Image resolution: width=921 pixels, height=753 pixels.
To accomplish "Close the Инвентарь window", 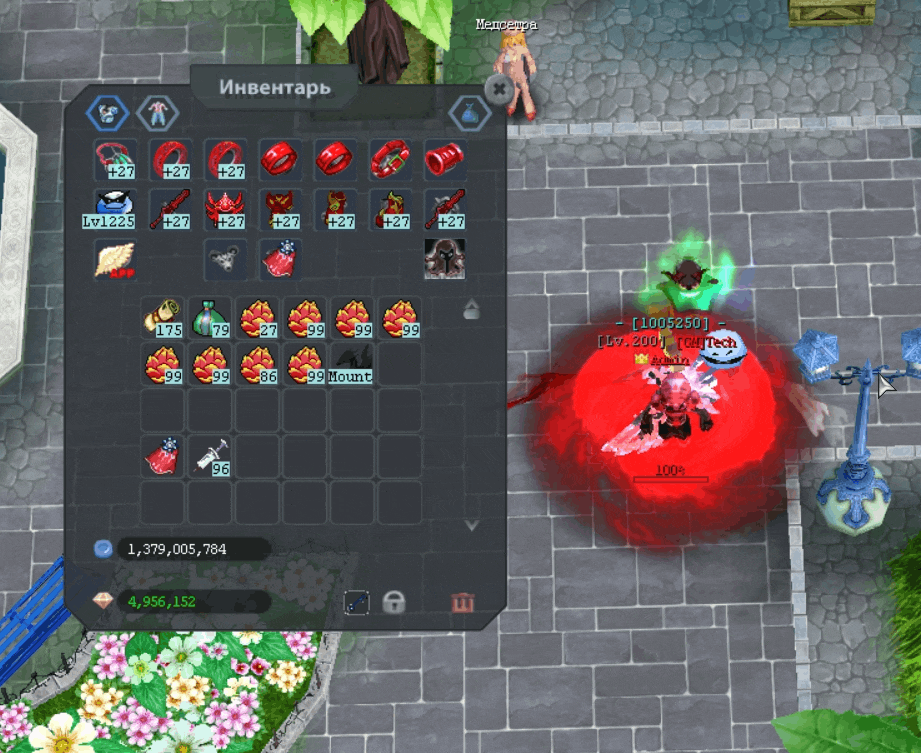I will pos(497,88).
